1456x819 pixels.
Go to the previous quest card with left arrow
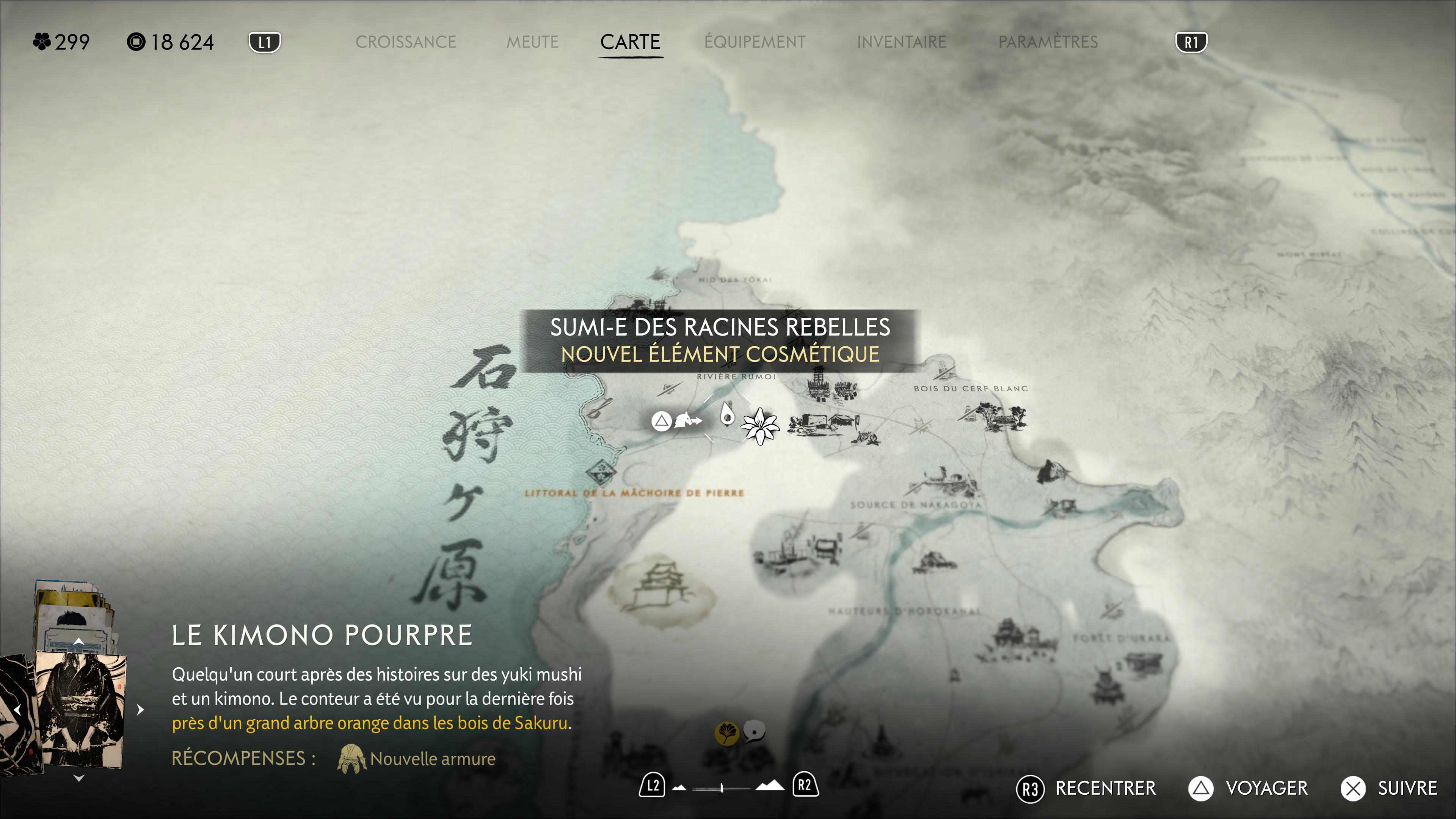click(x=17, y=709)
